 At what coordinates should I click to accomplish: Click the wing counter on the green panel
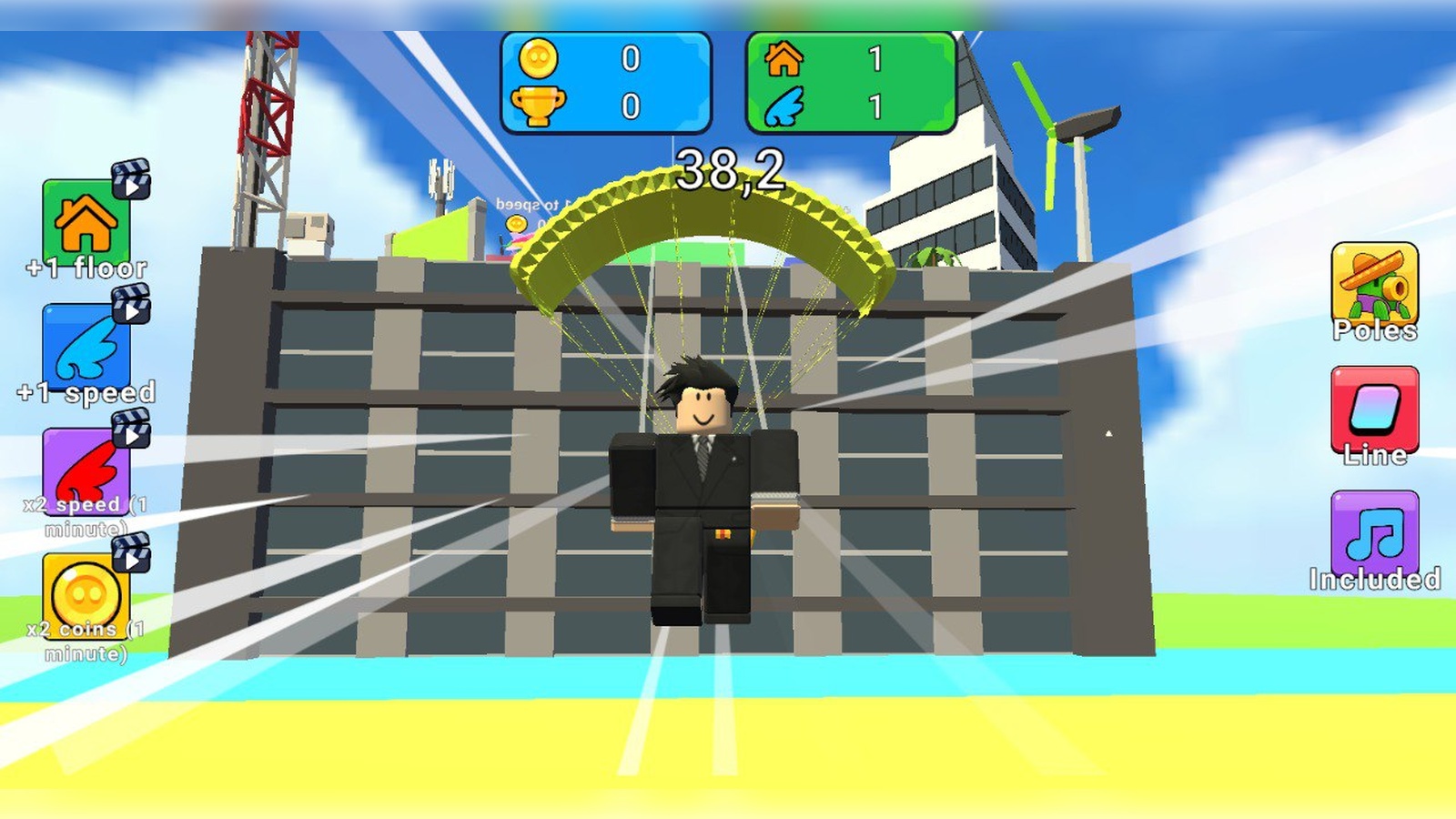click(784, 104)
